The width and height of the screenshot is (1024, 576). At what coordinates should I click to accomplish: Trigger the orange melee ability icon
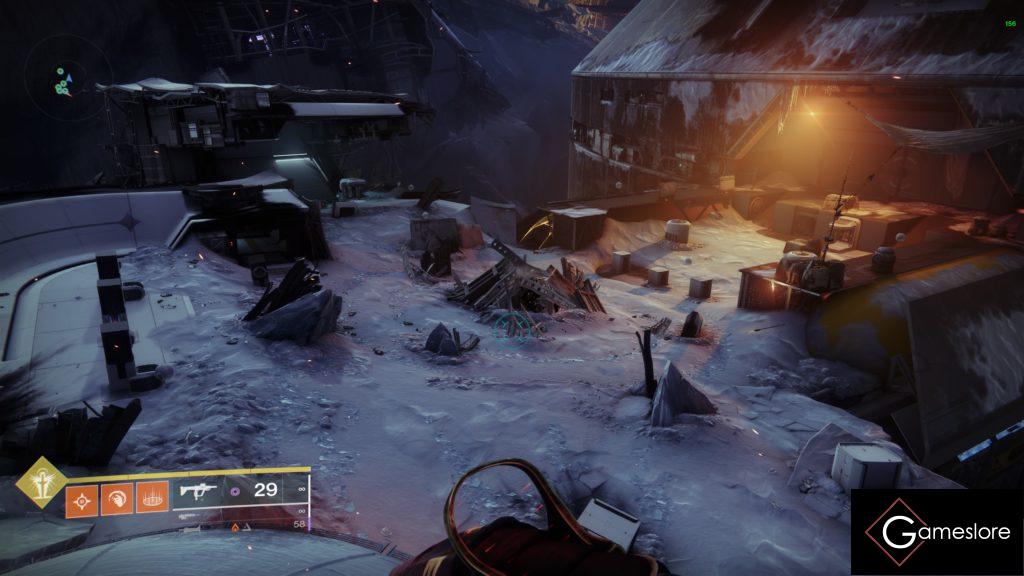click(116, 499)
